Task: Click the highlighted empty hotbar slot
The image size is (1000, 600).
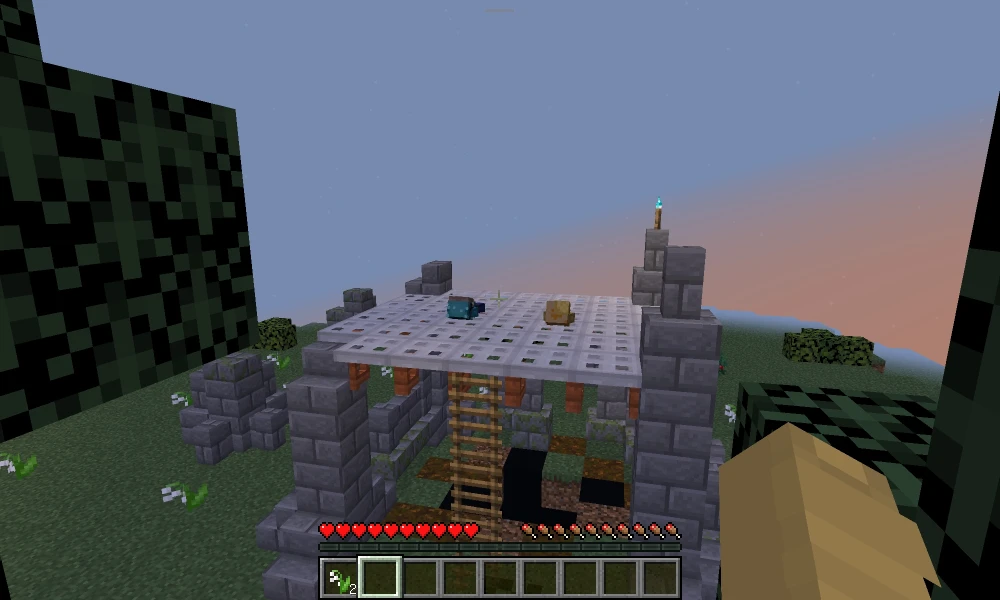Action: pos(380,578)
